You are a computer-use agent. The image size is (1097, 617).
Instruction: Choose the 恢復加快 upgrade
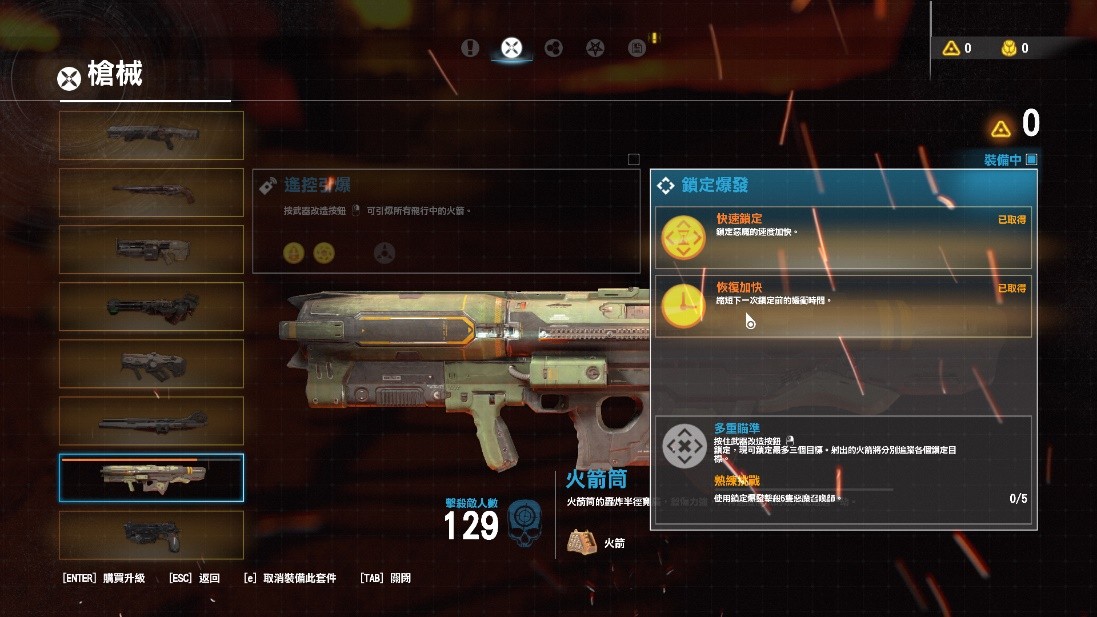843,306
